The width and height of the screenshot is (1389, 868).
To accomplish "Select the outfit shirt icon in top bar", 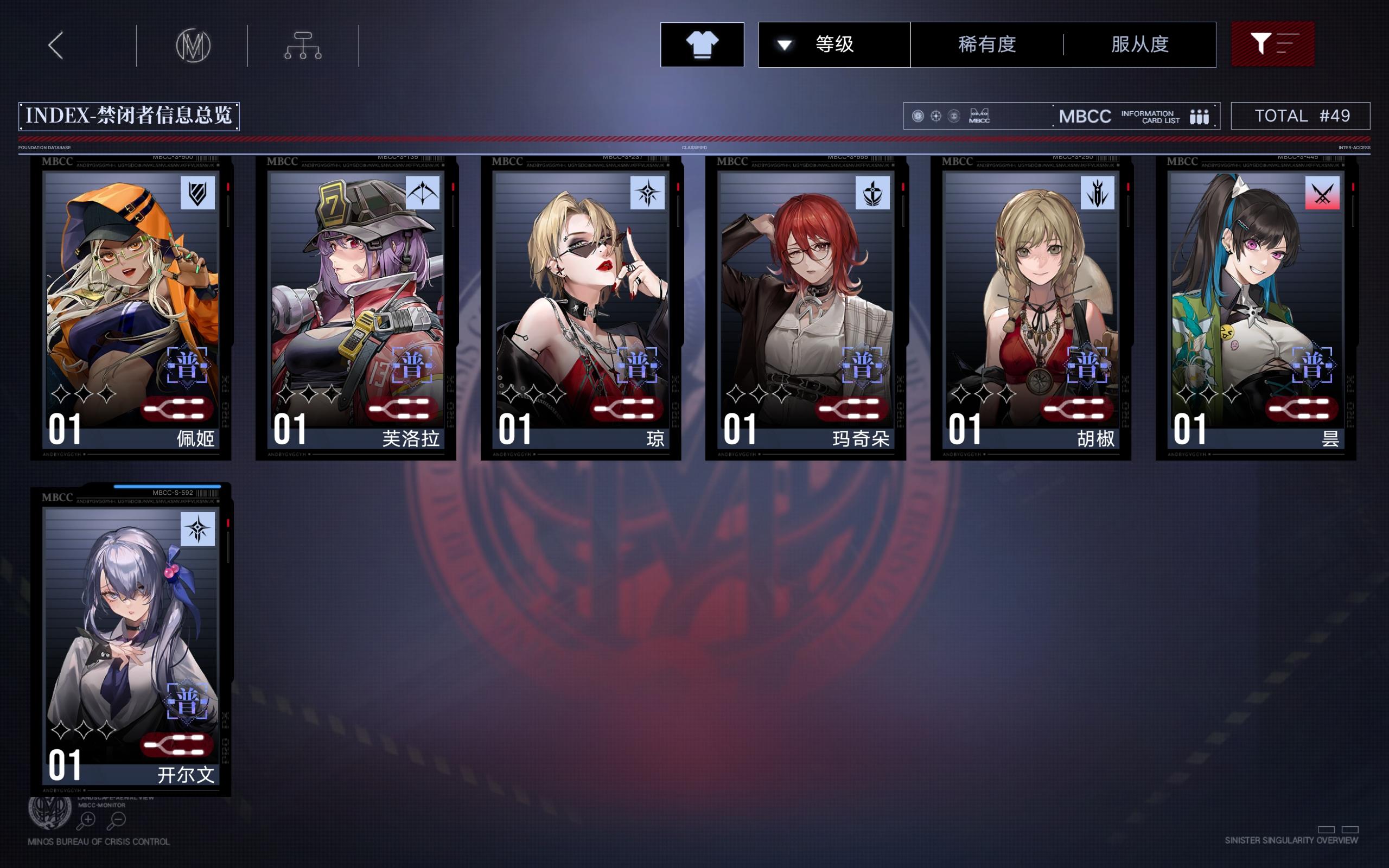I will tap(702, 44).
